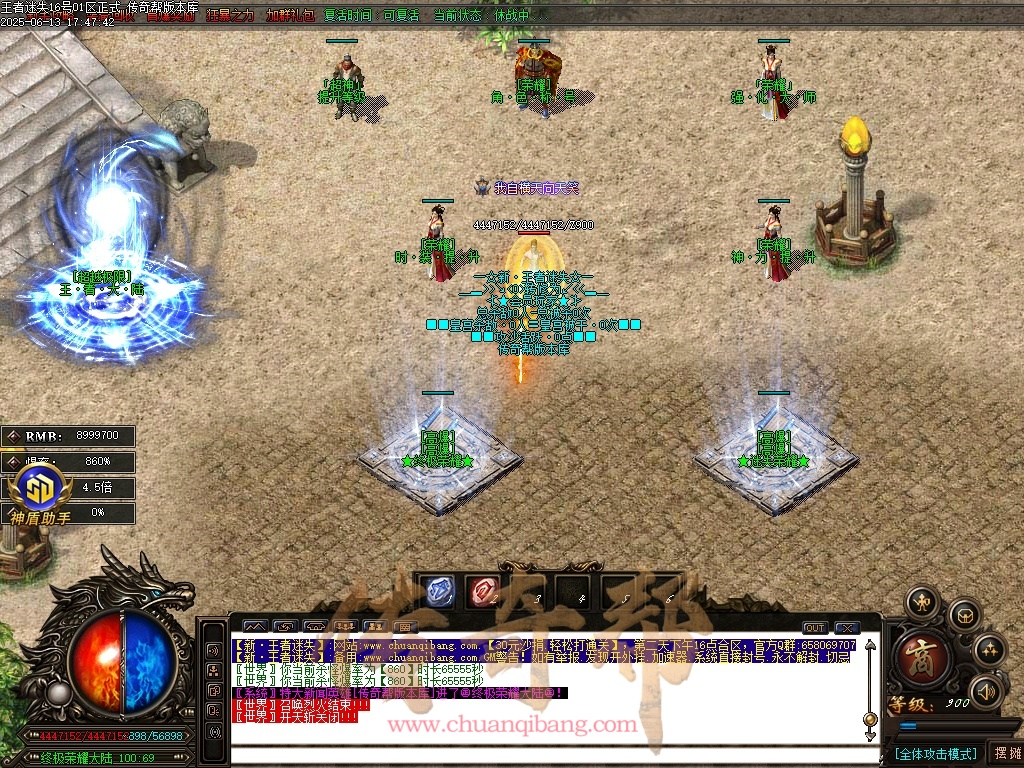Click the 狂暴之力 top menu entry
Viewport: 1024px width, 768px height.
coord(230,15)
